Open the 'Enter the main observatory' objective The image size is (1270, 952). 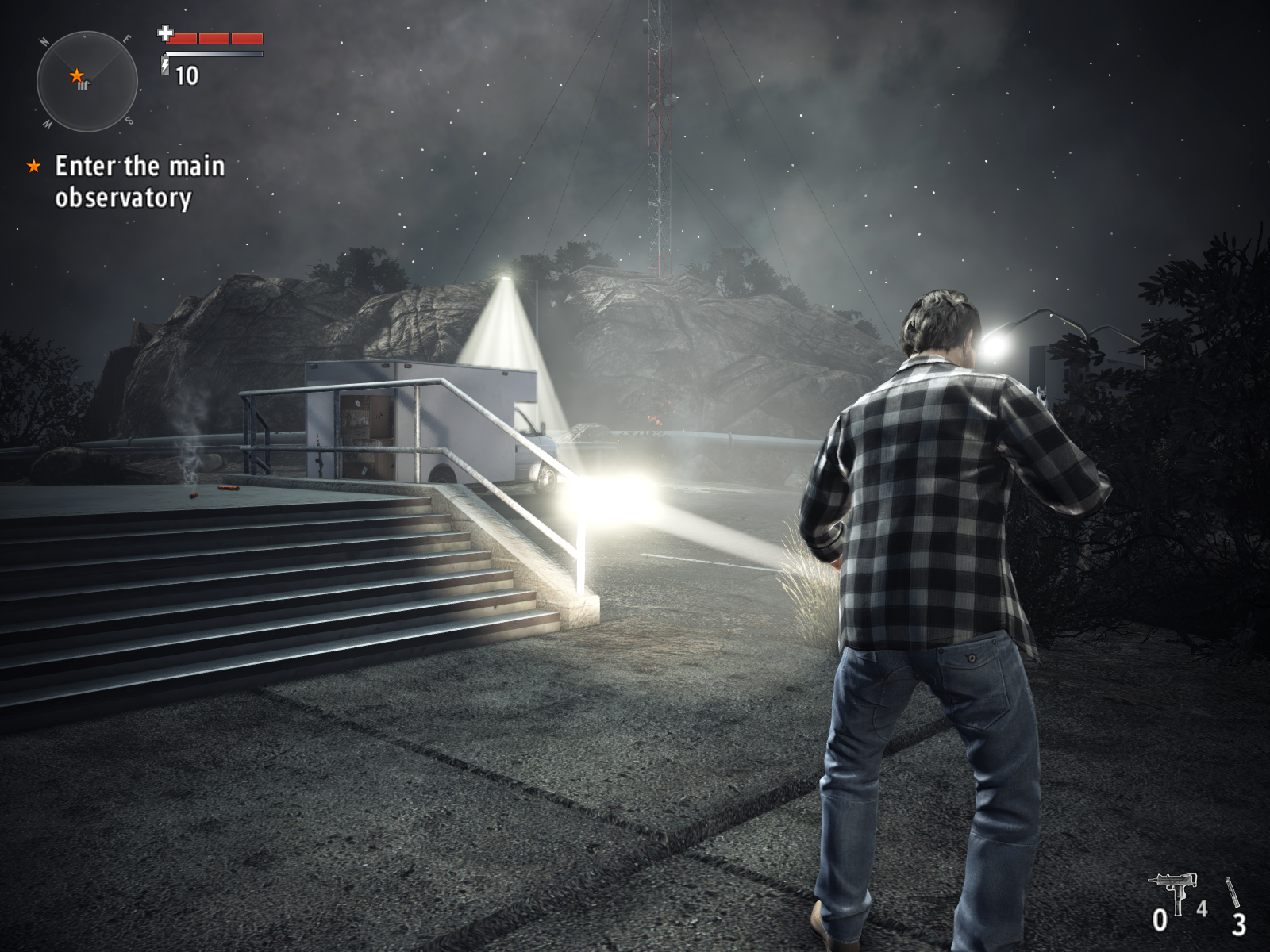point(140,182)
